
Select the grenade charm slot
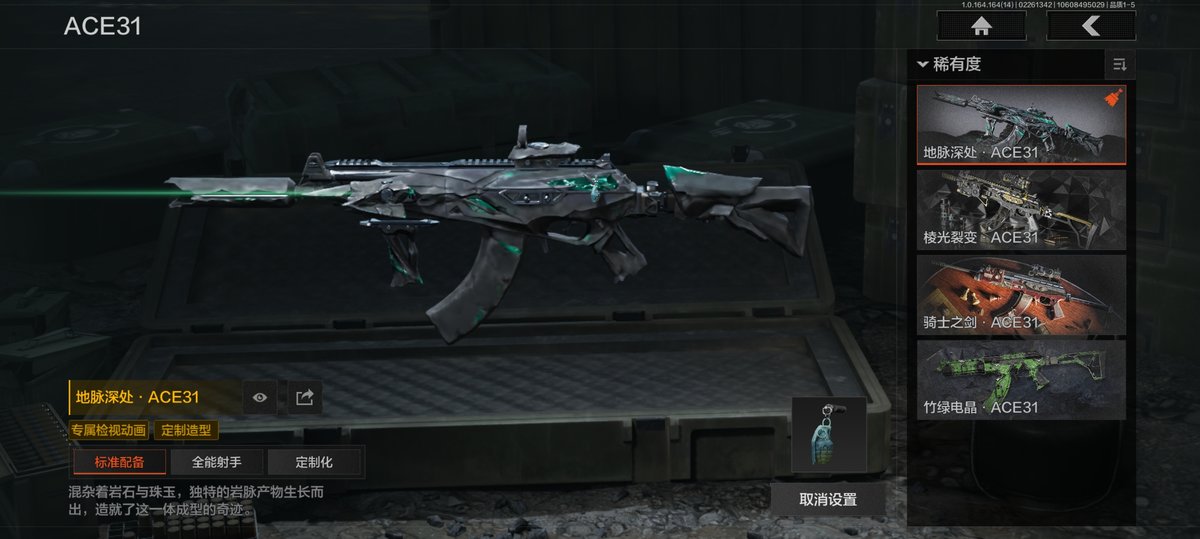tap(828, 434)
